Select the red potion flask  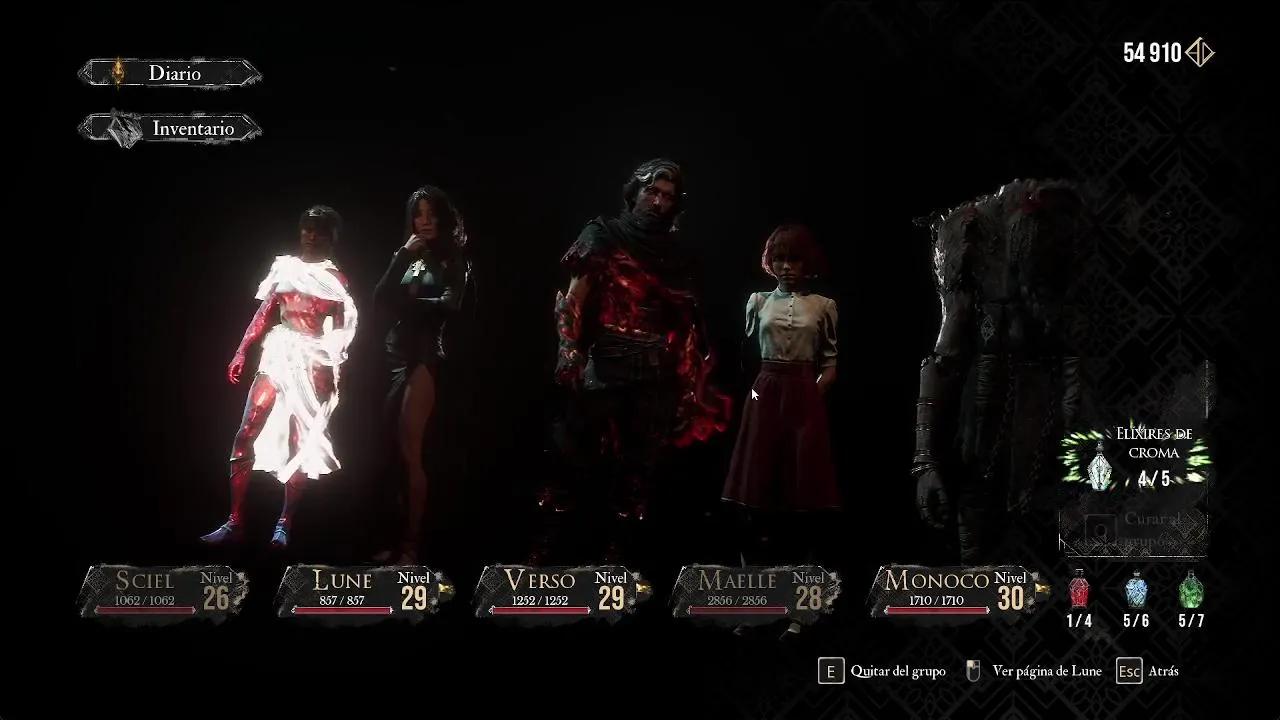(x=1078, y=592)
